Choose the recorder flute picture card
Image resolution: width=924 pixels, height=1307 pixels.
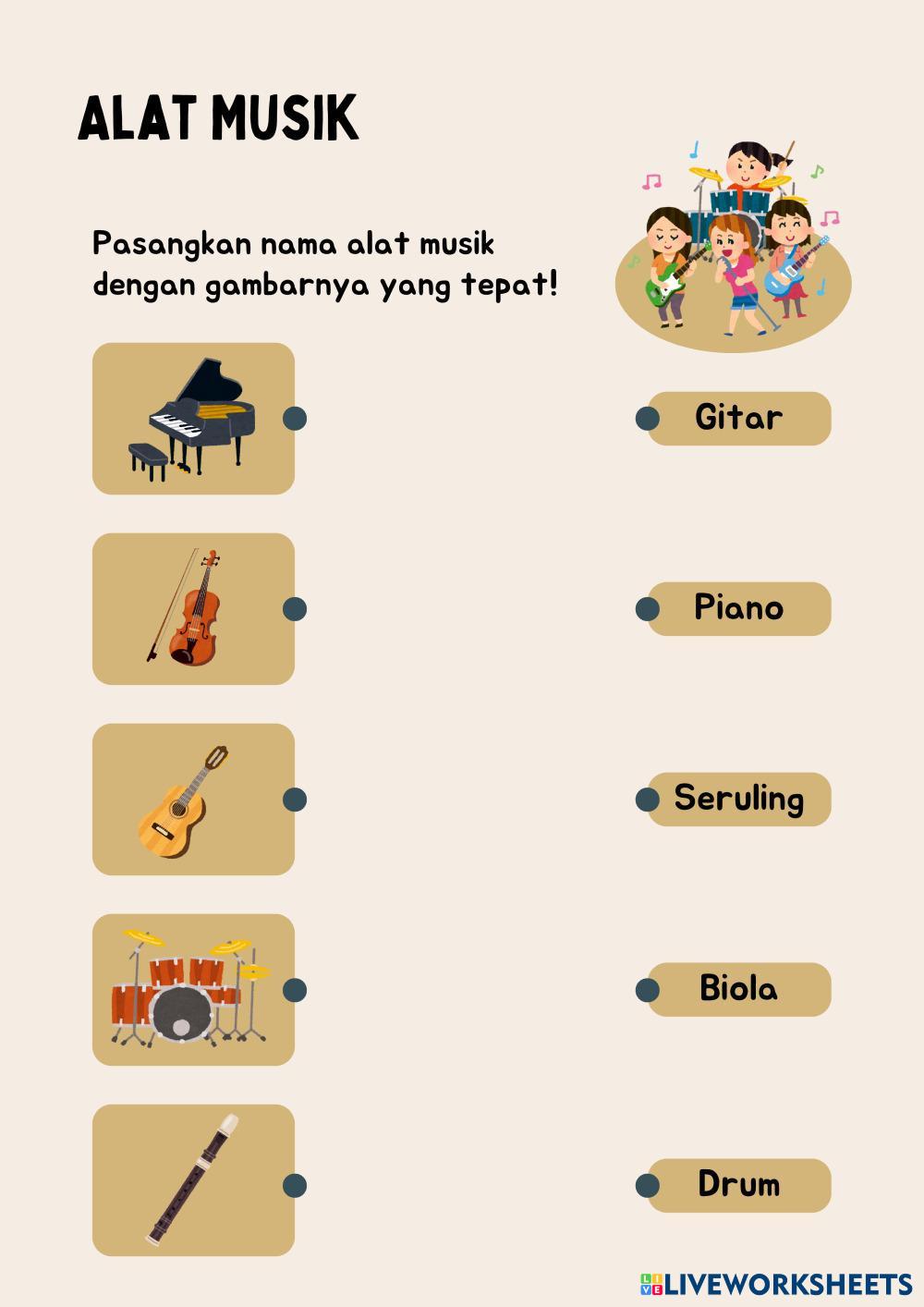tap(193, 1180)
